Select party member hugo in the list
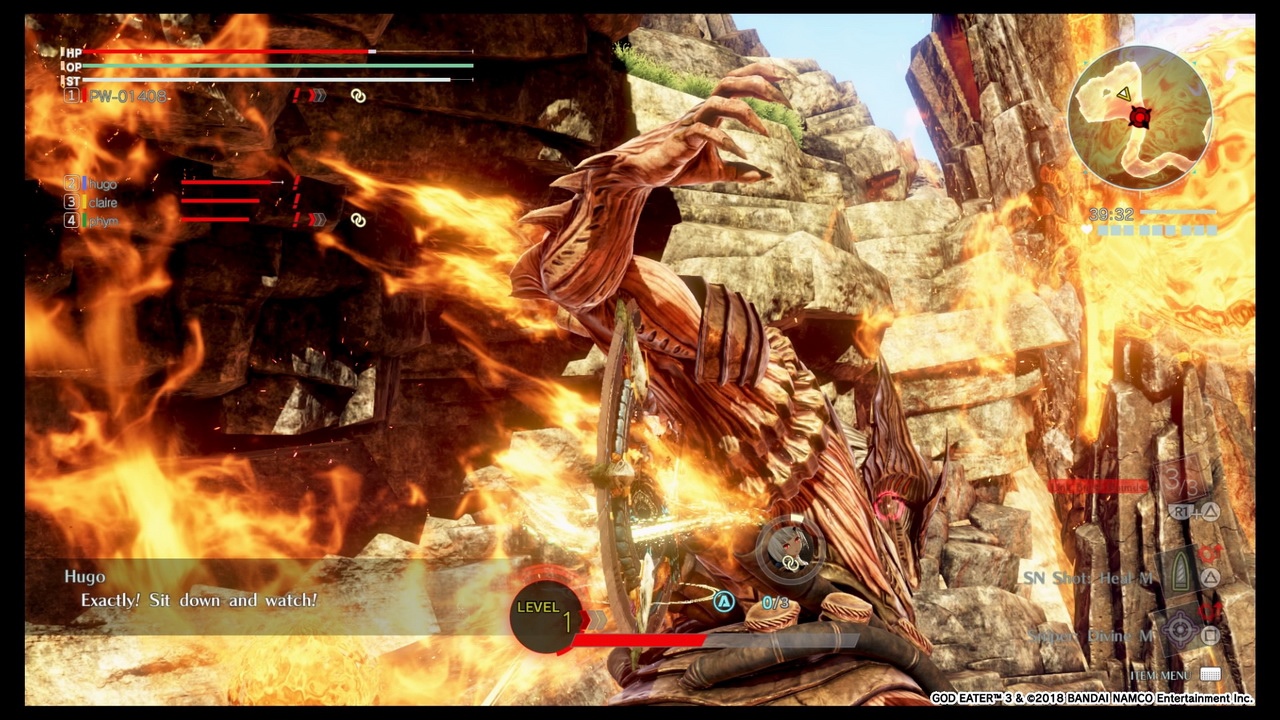The width and height of the screenshot is (1280, 720). pyautogui.click(x=102, y=184)
